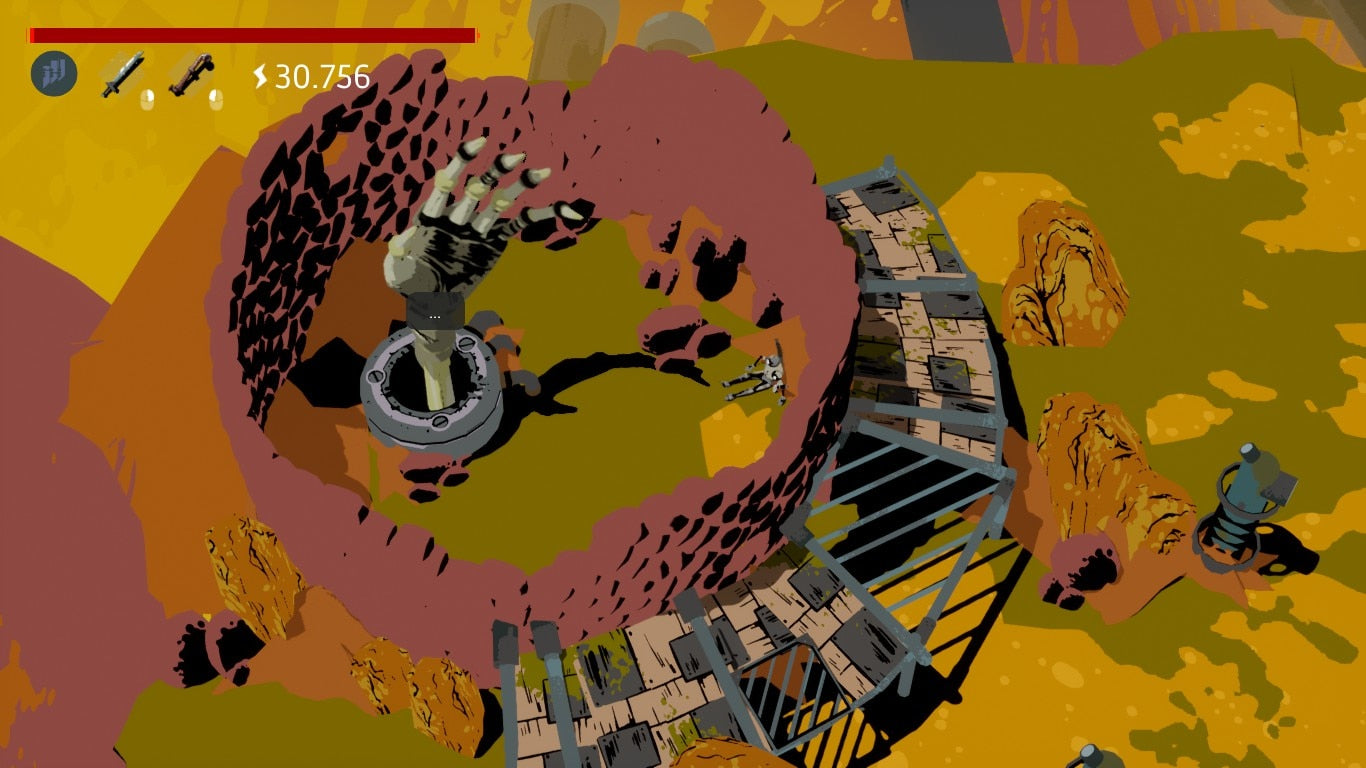The height and width of the screenshot is (768, 1366).
Task: Click the lightning bolt currency icon
Action: [x=262, y=72]
